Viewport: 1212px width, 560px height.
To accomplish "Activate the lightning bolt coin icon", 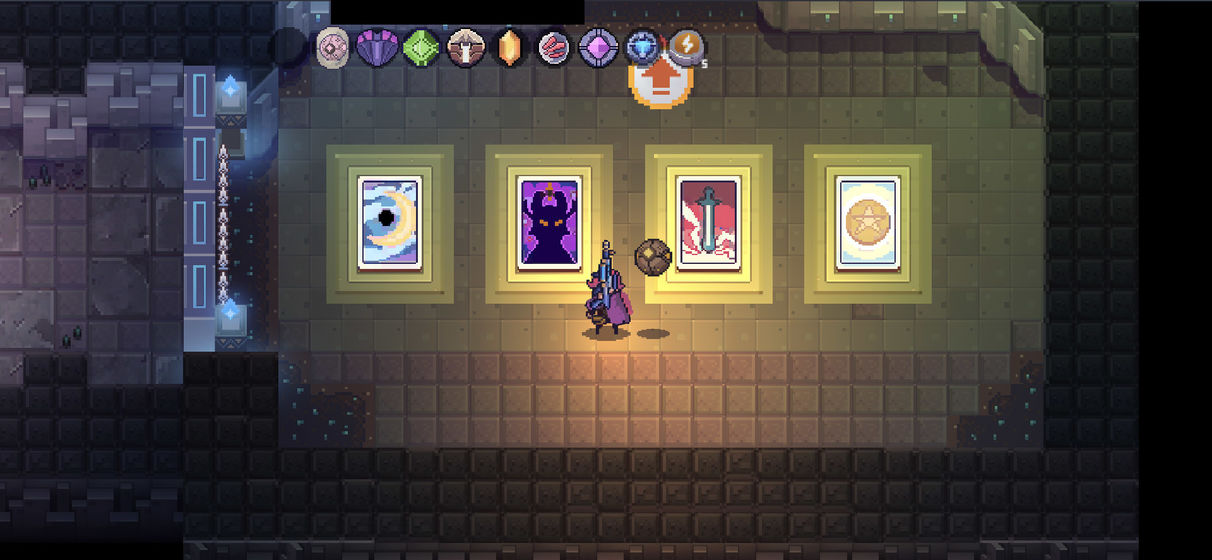I will pos(686,45).
